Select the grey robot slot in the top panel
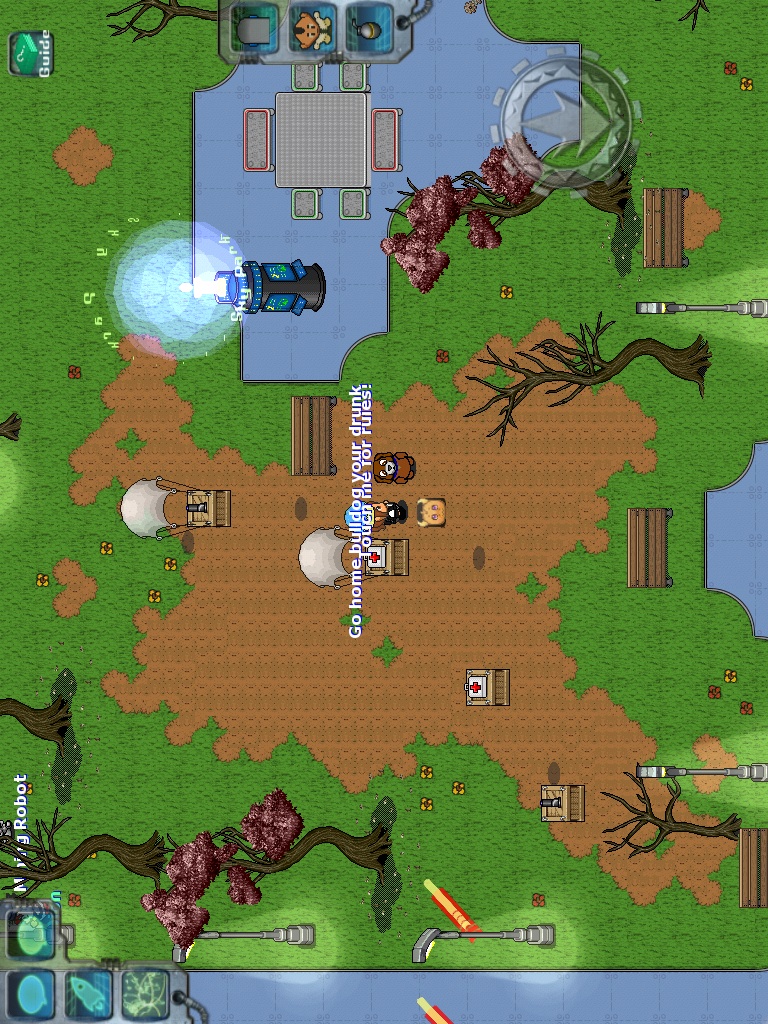Viewport: 768px width, 1024px height. point(256,29)
